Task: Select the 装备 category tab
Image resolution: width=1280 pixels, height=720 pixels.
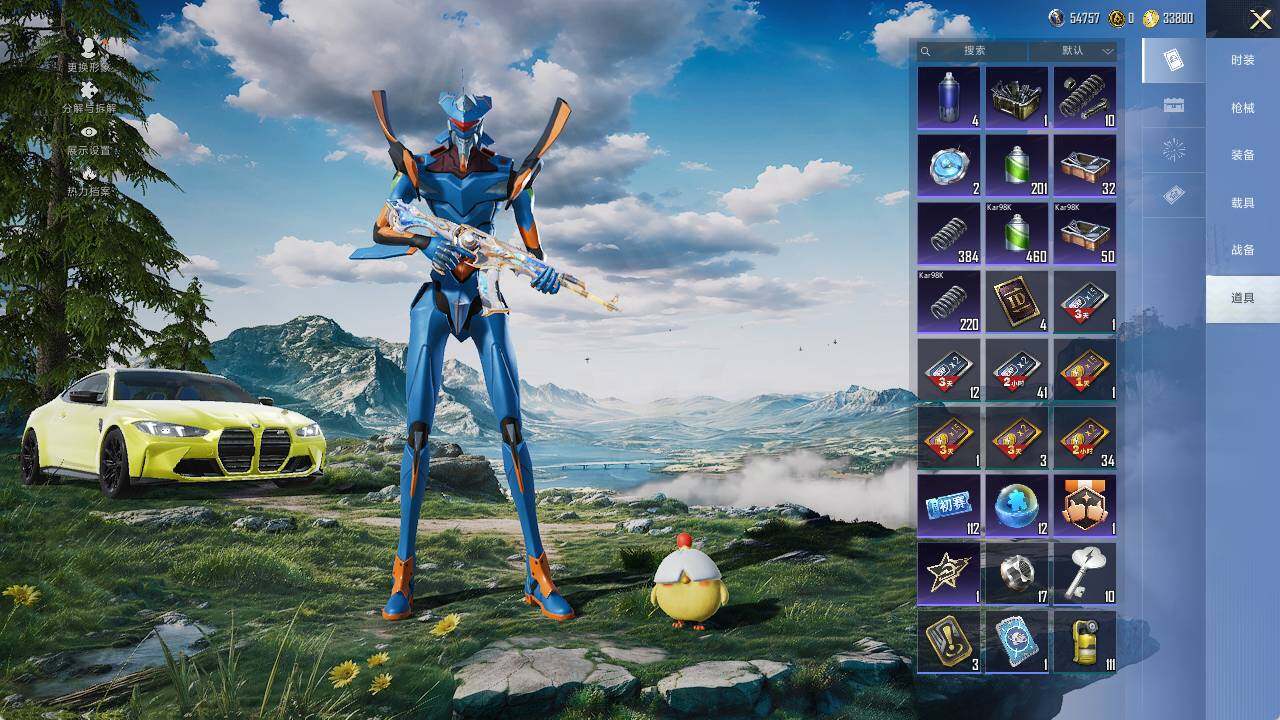Action: (1242, 155)
